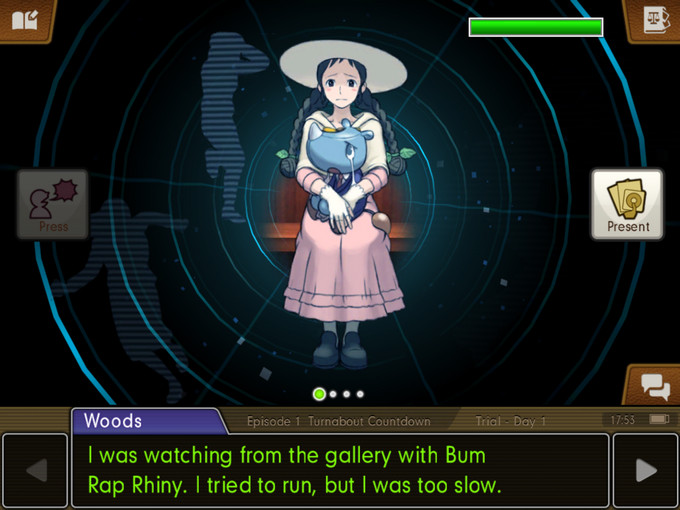Advance to the next testimony statement arrow

(645, 470)
